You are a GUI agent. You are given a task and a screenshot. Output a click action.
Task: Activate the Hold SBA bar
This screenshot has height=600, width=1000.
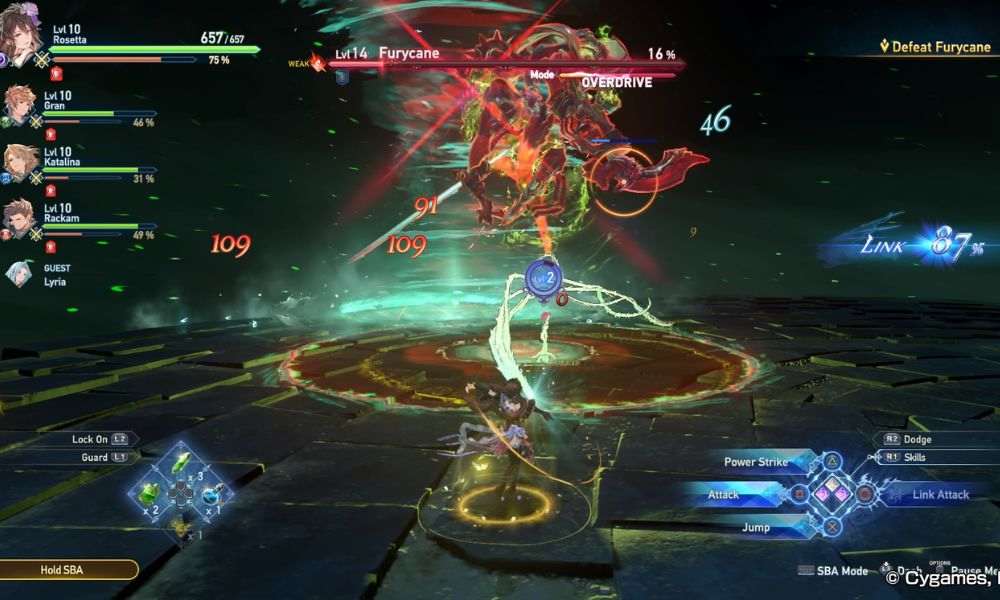[x=68, y=570]
